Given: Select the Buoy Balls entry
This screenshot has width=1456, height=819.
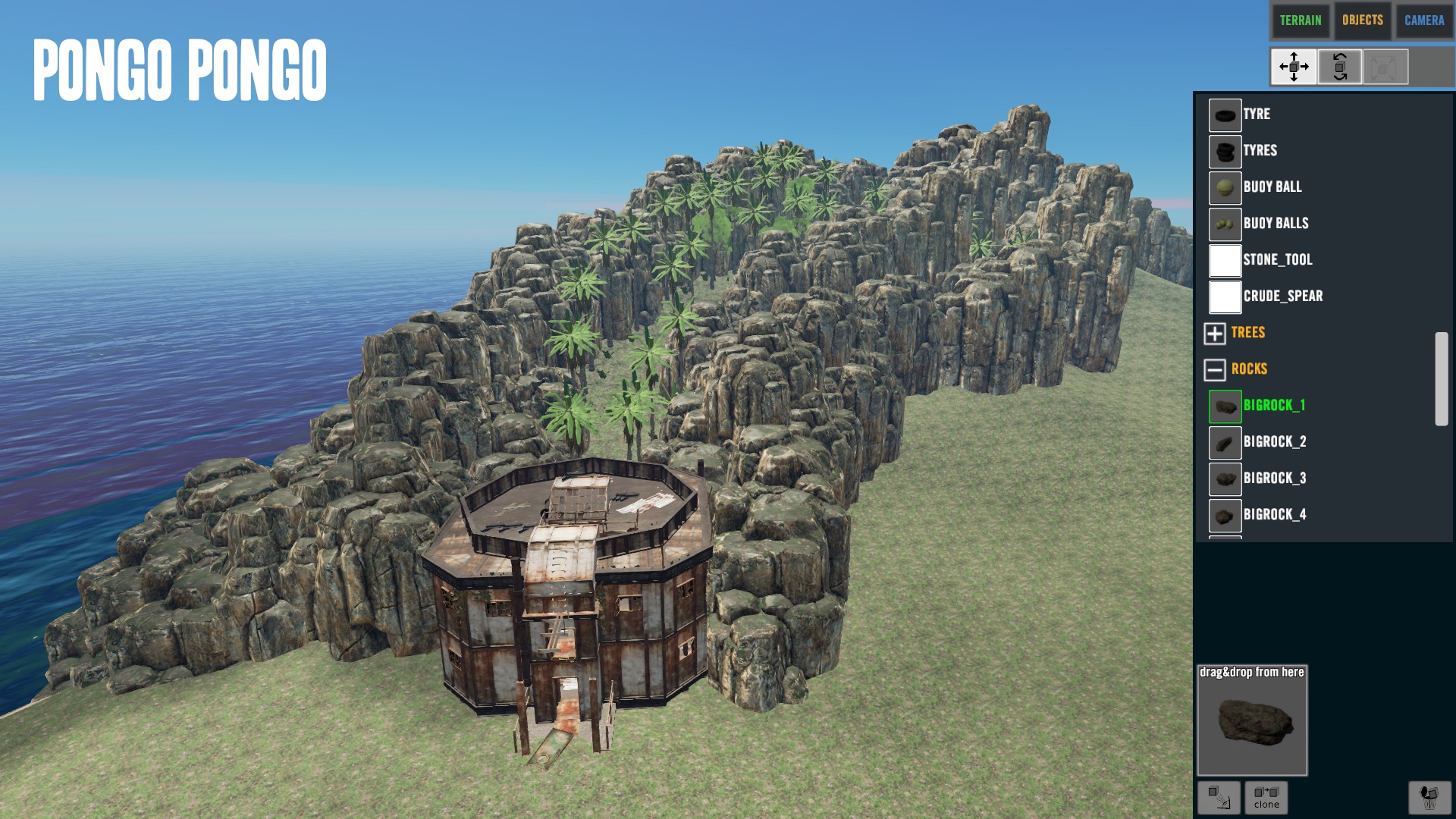Looking at the screenshot, I should [x=1276, y=224].
